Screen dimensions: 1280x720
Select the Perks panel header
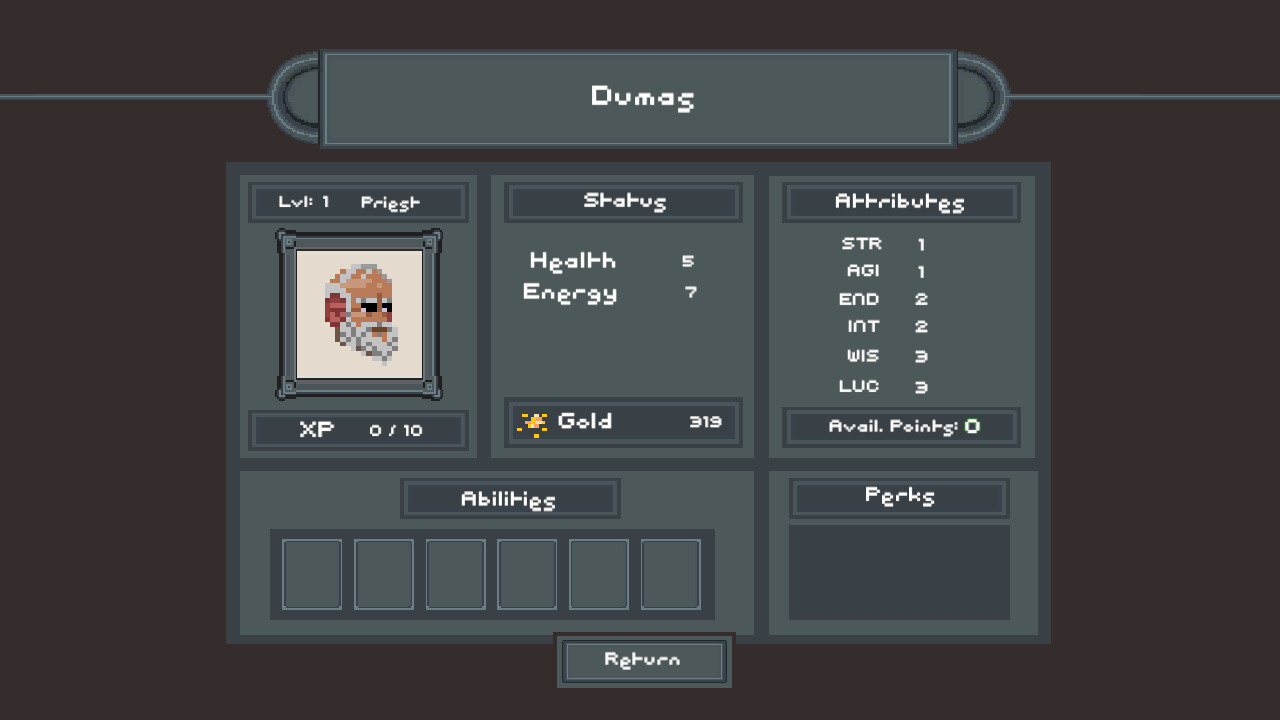pos(898,496)
